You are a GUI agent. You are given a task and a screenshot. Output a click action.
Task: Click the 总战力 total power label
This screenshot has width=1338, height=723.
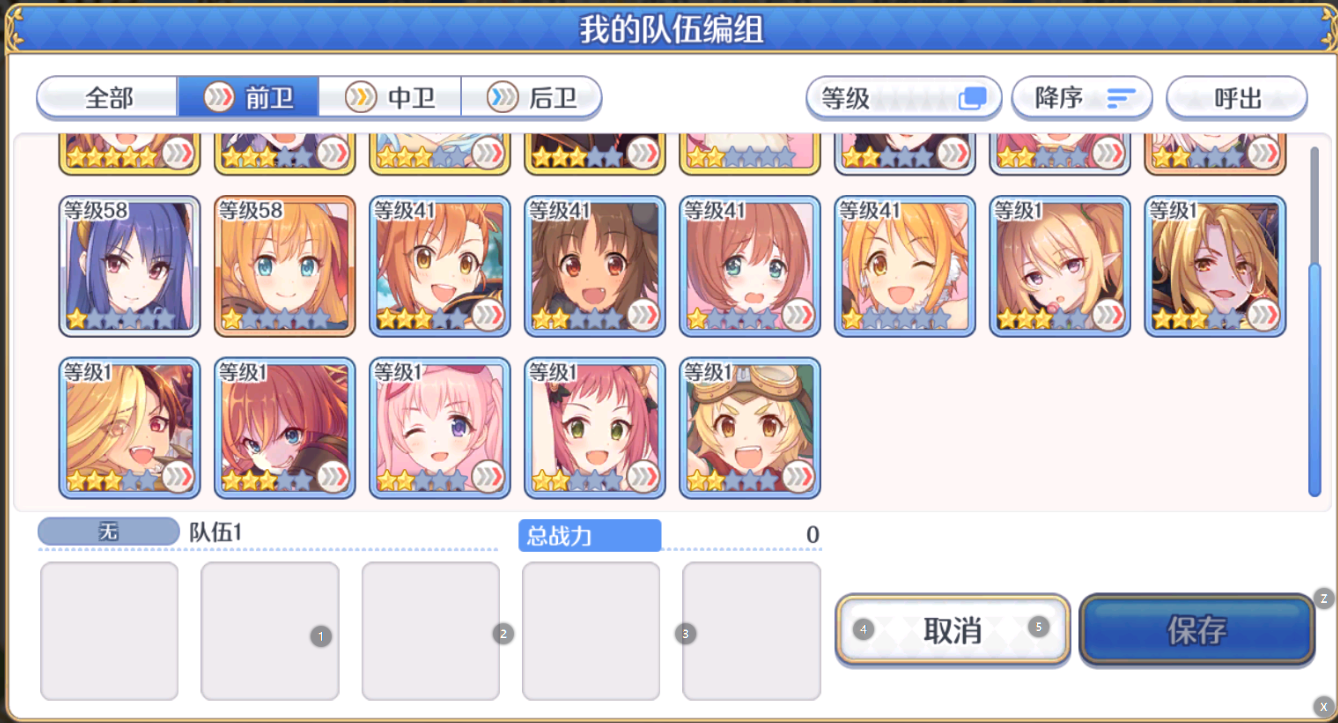pyautogui.click(x=589, y=535)
